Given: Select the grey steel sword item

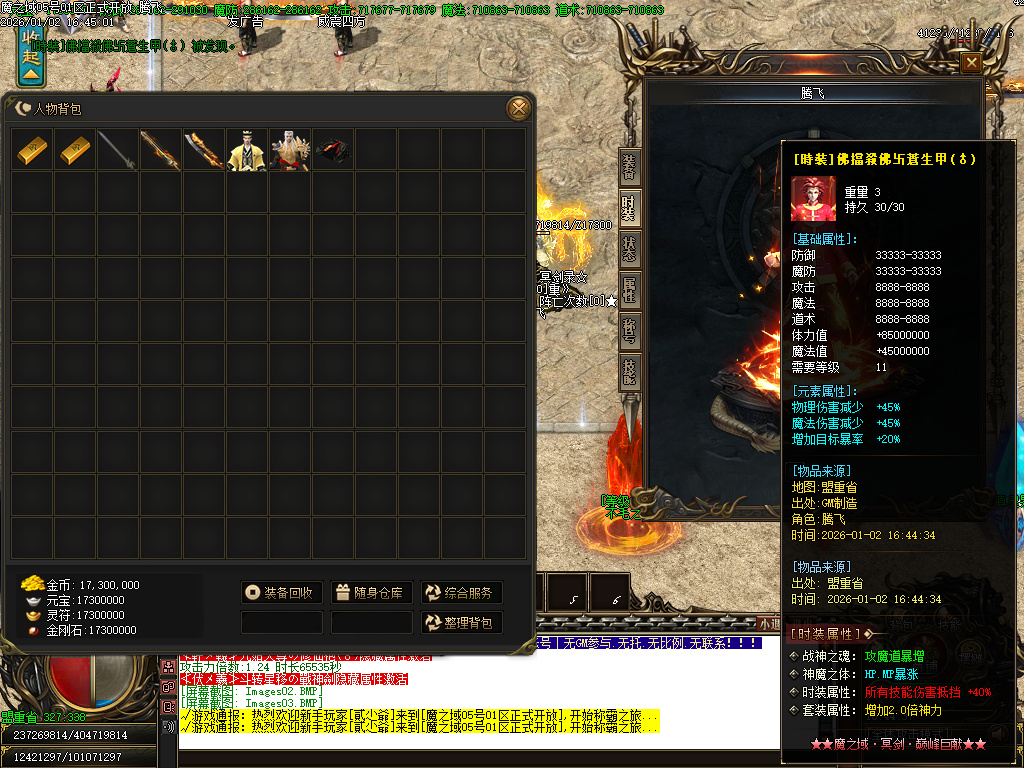Looking at the screenshot, I should coord(118,150).
